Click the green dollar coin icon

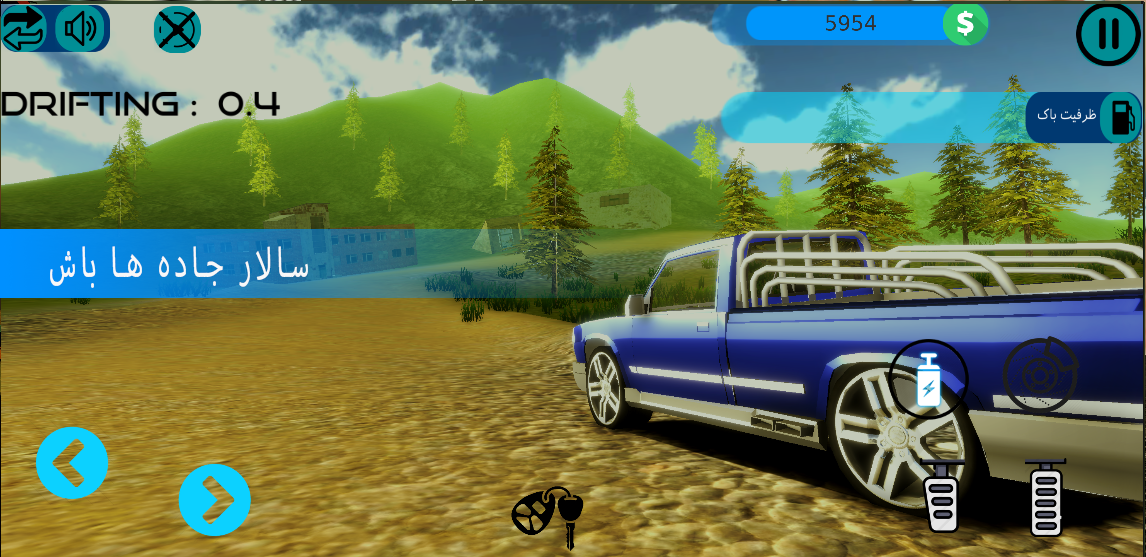coord(965,24)
